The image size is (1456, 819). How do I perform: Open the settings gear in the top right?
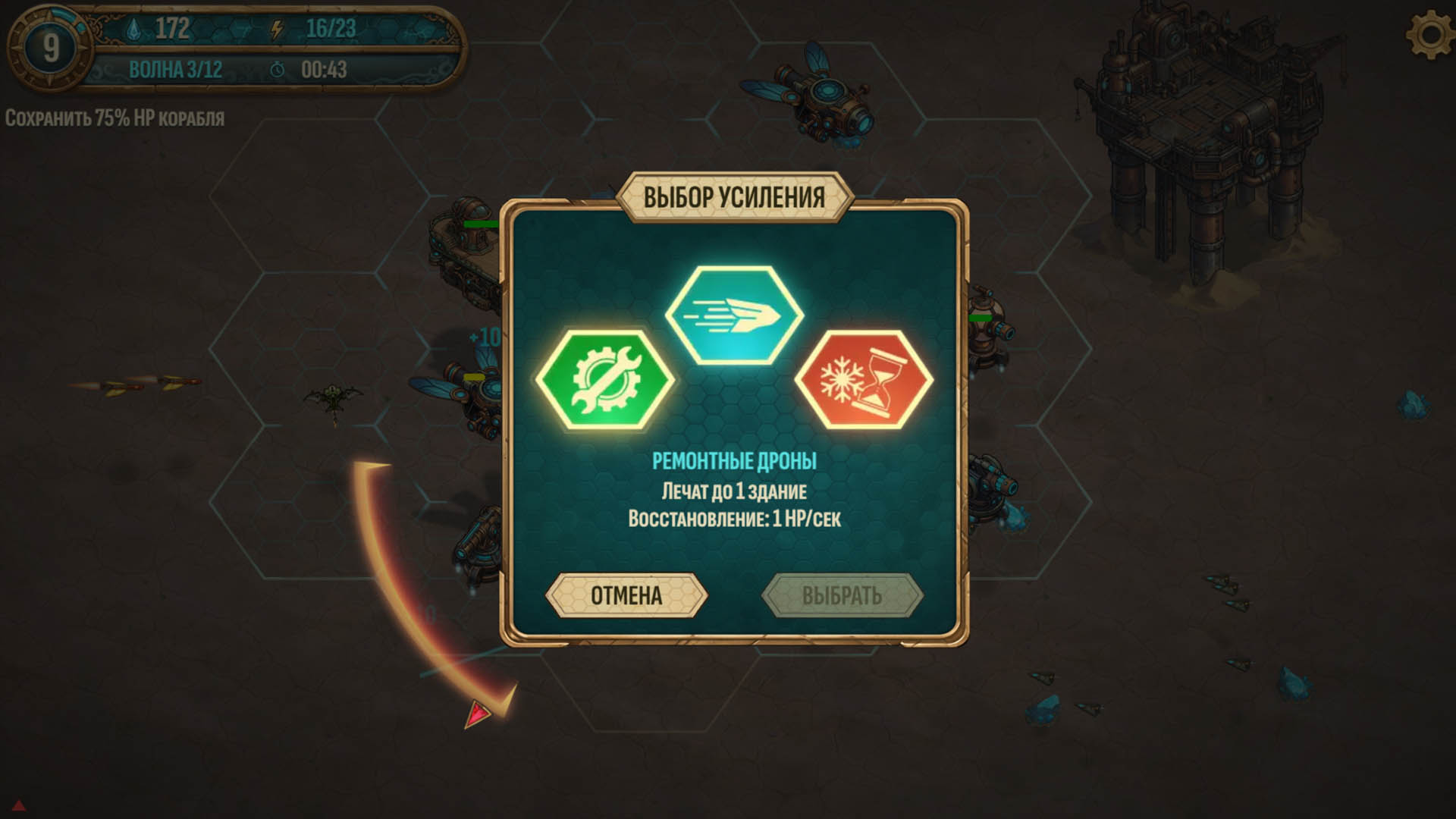point(1429,33)
